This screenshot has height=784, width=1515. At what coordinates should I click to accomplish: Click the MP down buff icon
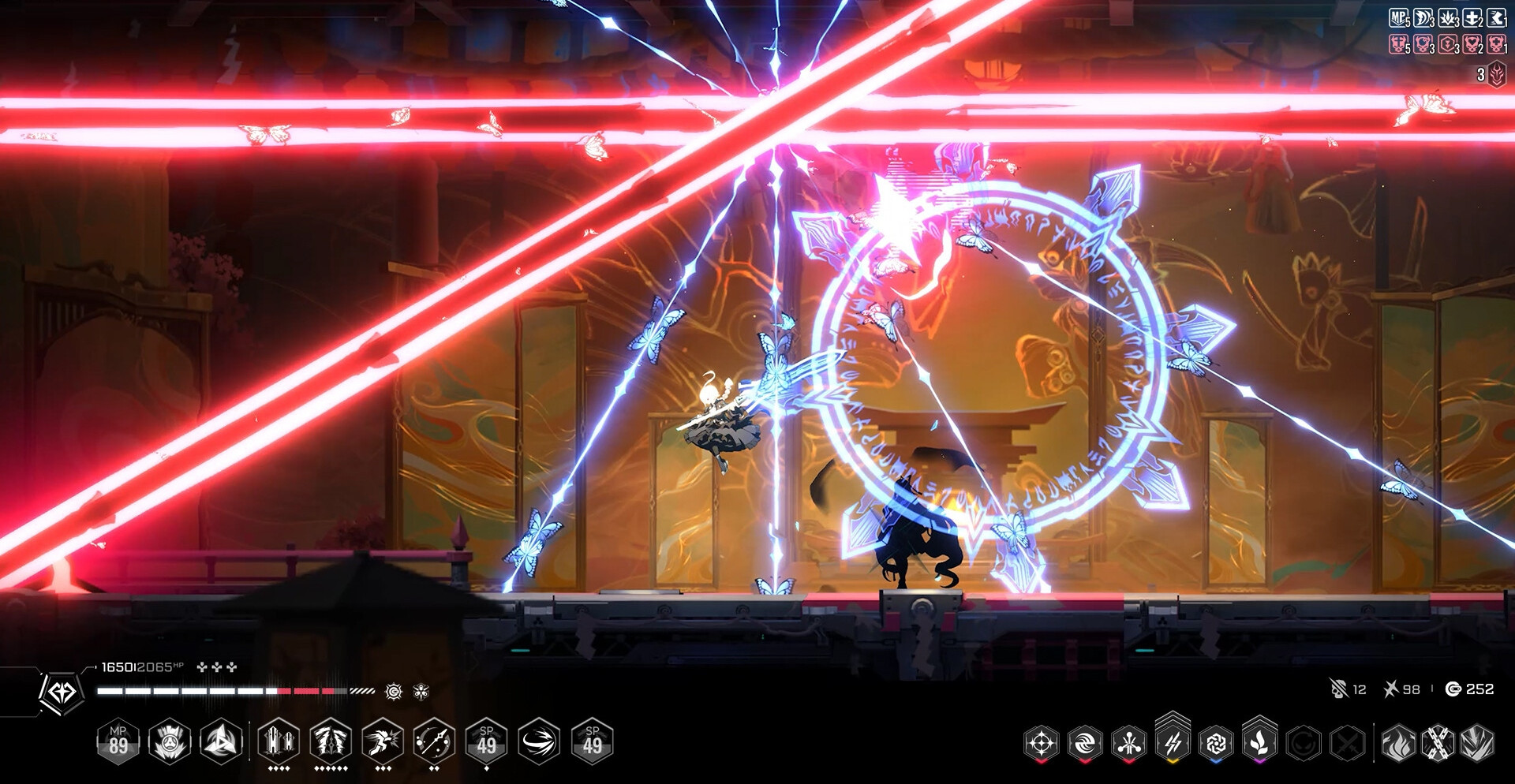(x=1399, y=18)
